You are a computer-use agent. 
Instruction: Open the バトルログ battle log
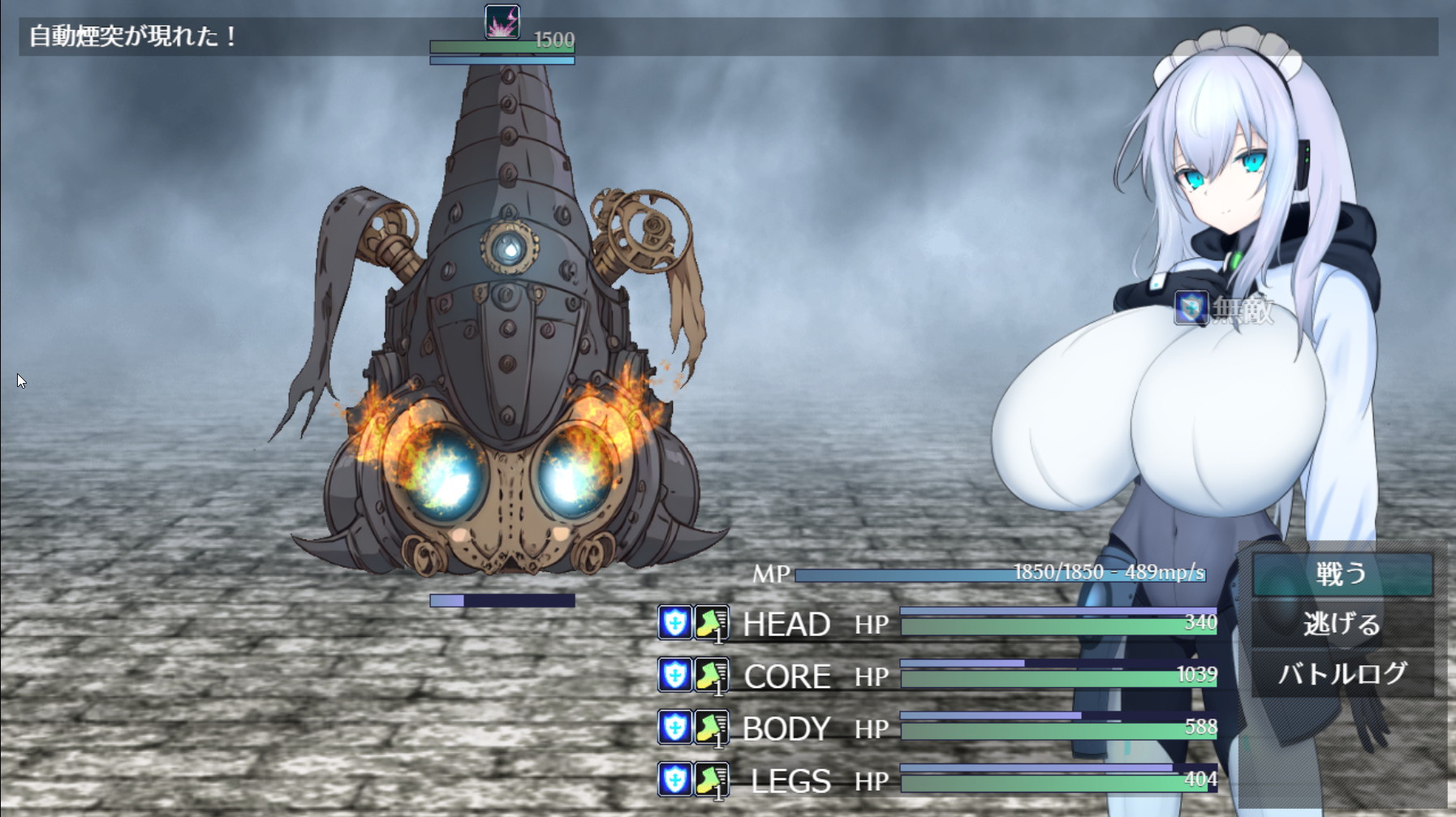(1342, 673)
